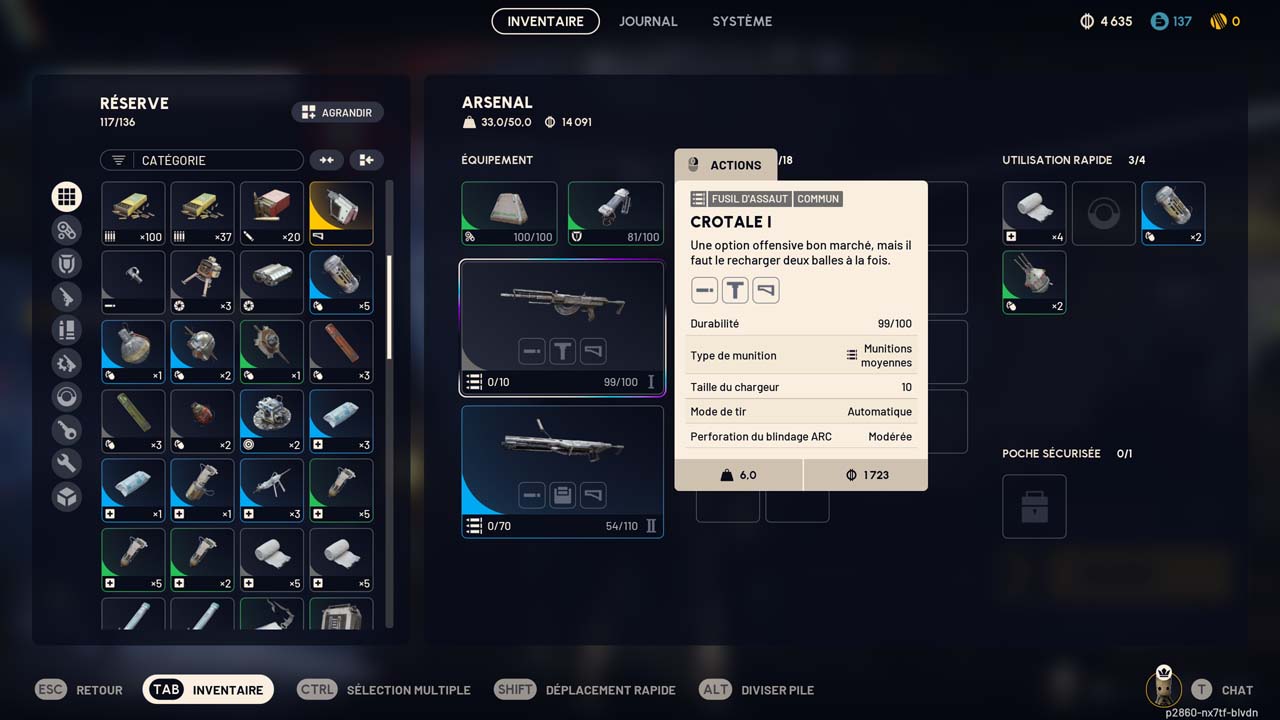
Task: Click the Agrandir reserve button
Action: coord(337,113)
